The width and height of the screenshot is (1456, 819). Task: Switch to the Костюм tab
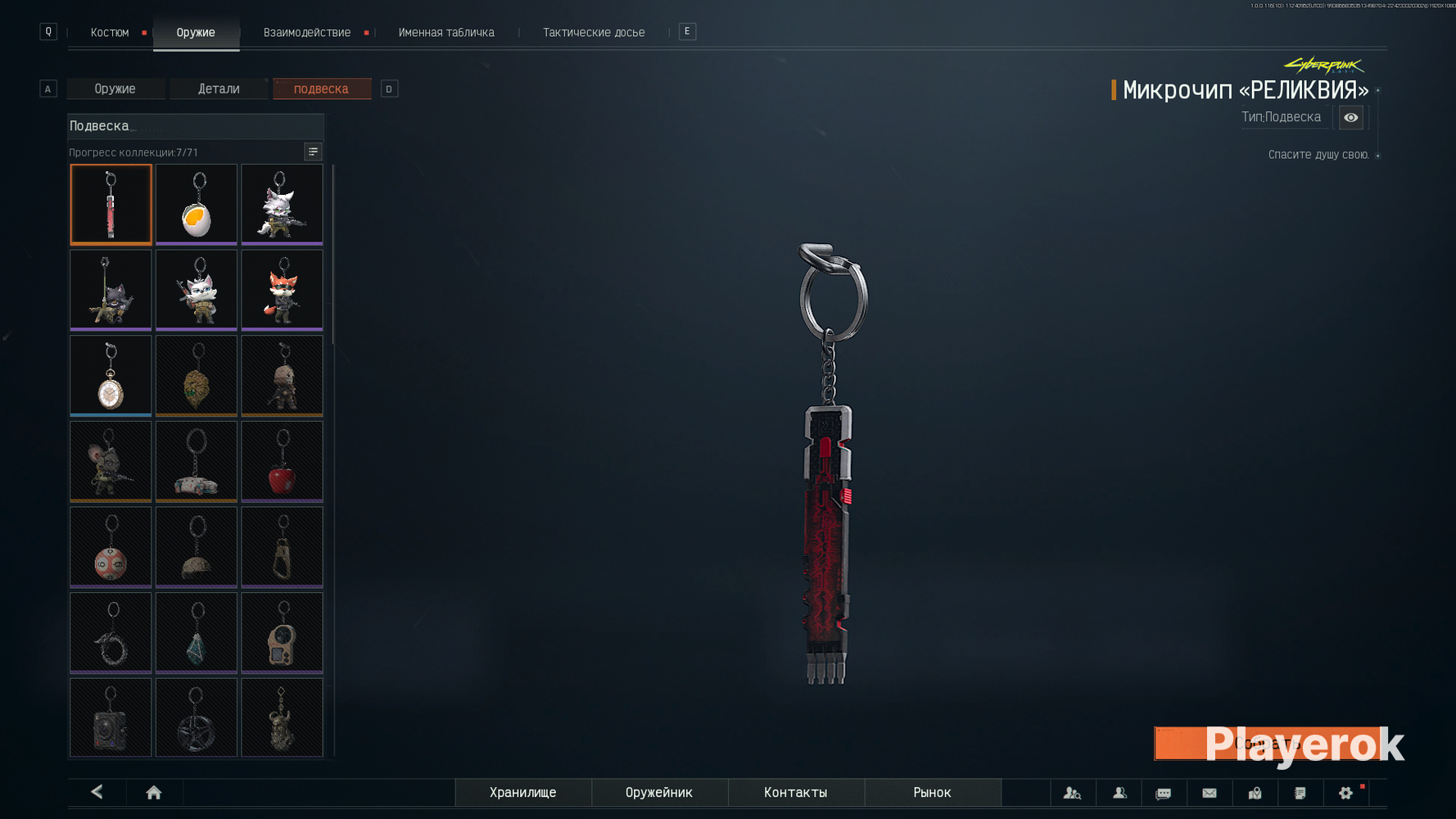[110, 33]
